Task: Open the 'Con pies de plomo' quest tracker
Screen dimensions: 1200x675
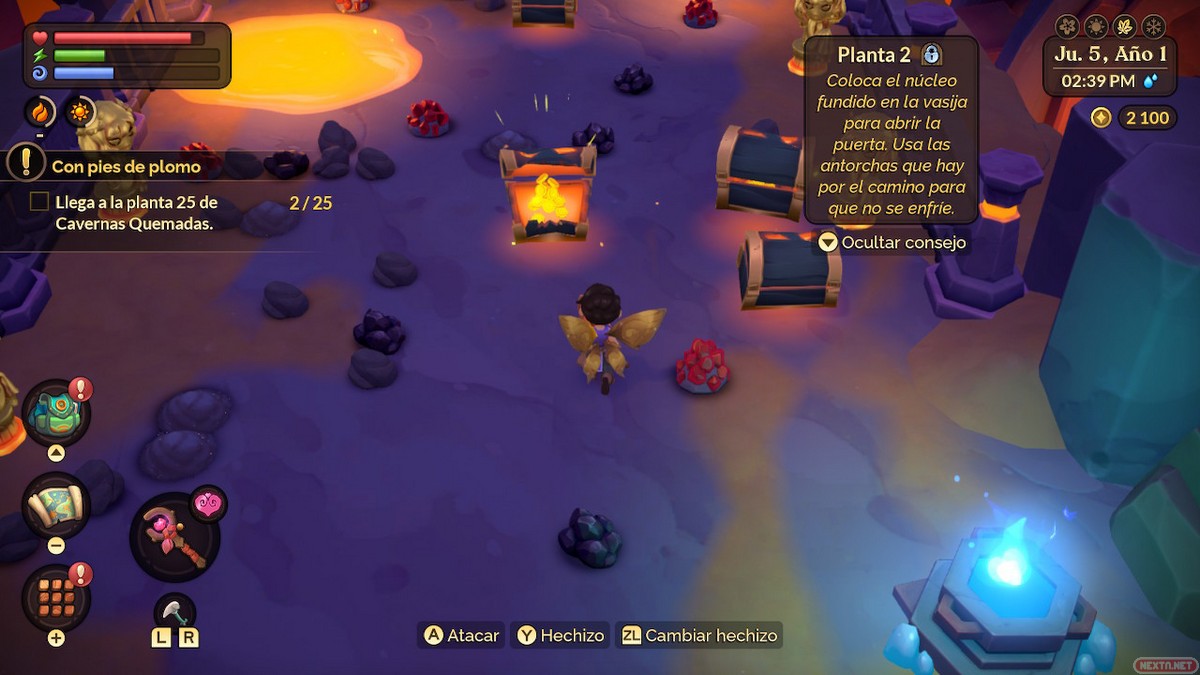Action: coord(126,166)
